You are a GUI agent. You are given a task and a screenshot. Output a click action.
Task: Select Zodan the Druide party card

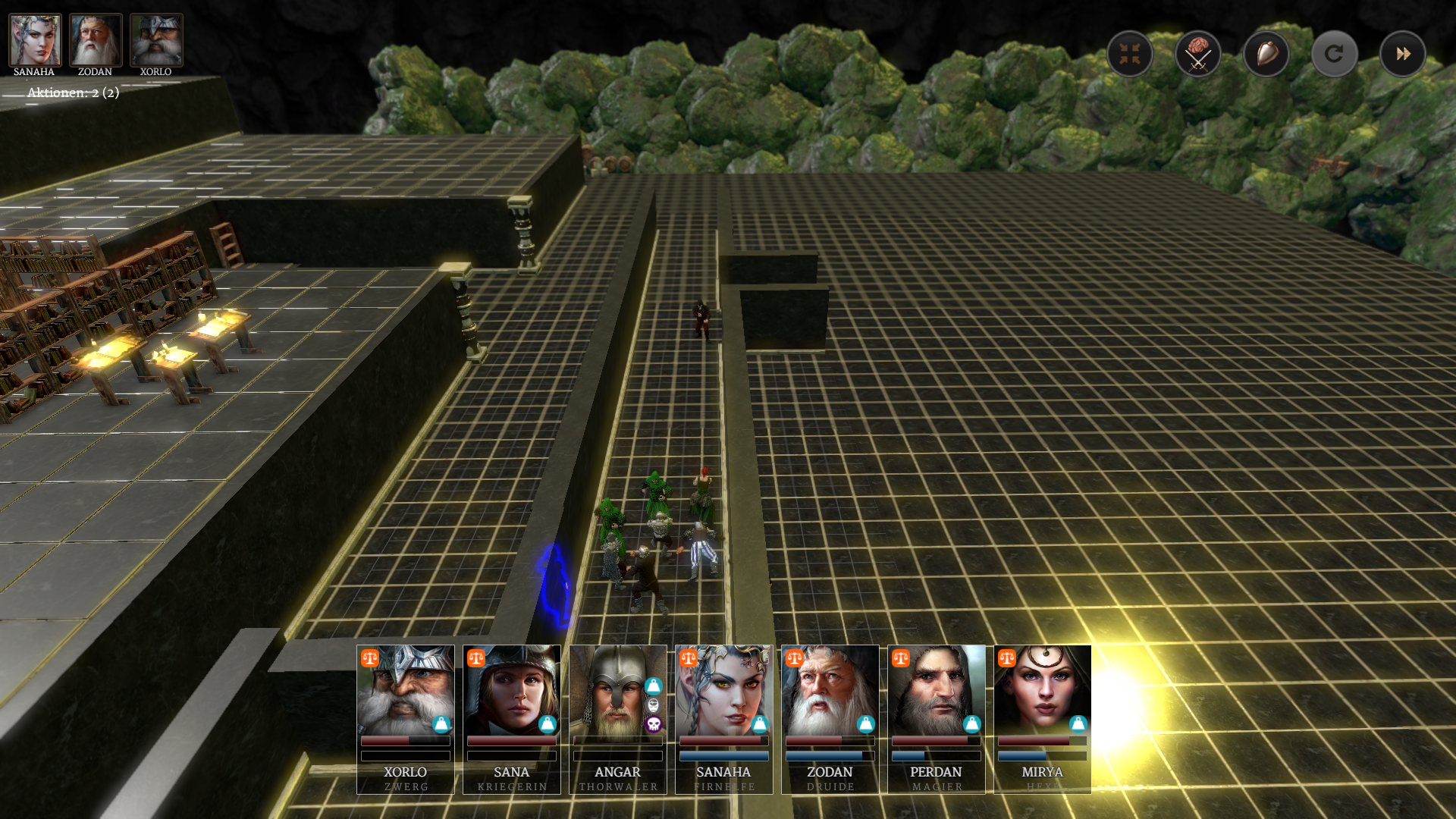coord(830,718)
